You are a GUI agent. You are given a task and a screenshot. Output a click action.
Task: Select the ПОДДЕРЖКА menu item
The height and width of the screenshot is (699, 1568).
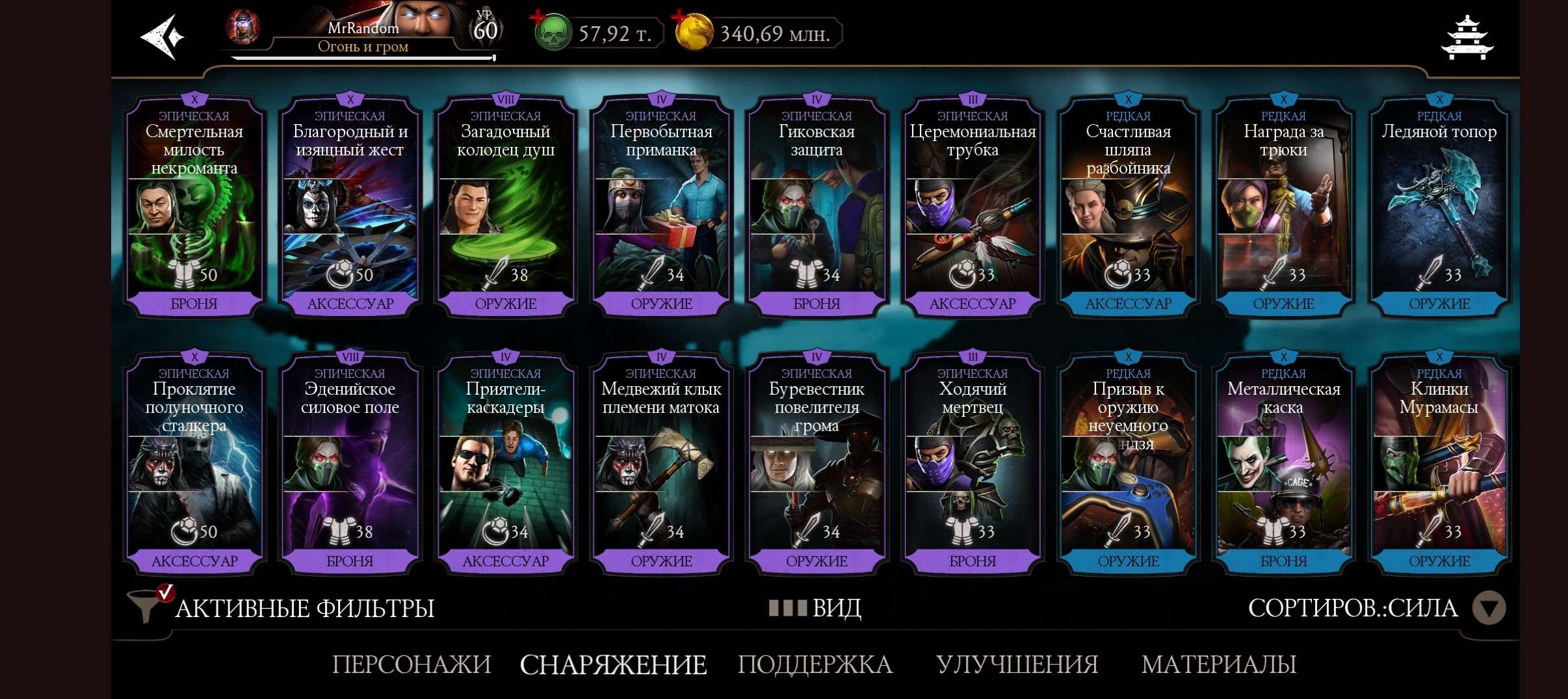pos(816,665)
